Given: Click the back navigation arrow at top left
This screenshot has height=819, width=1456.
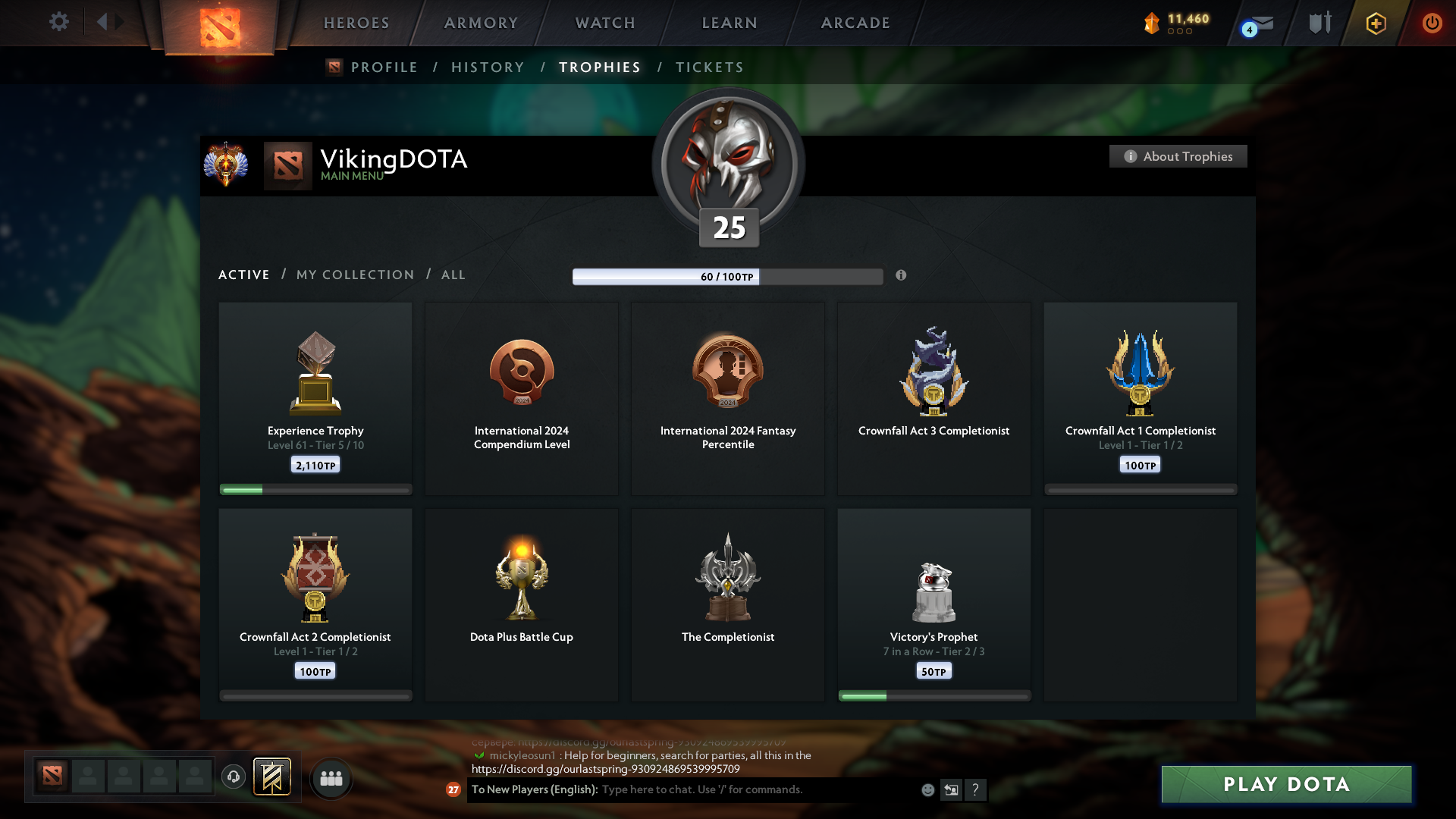Looking at the screenshot, I should point(104,22).
